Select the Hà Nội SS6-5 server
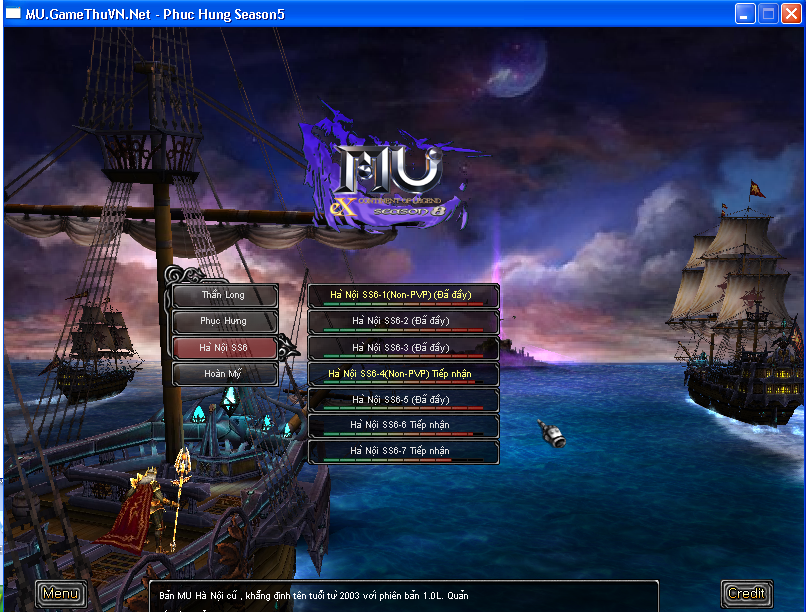This screenshot has height=612, width=806. [402, 400]
